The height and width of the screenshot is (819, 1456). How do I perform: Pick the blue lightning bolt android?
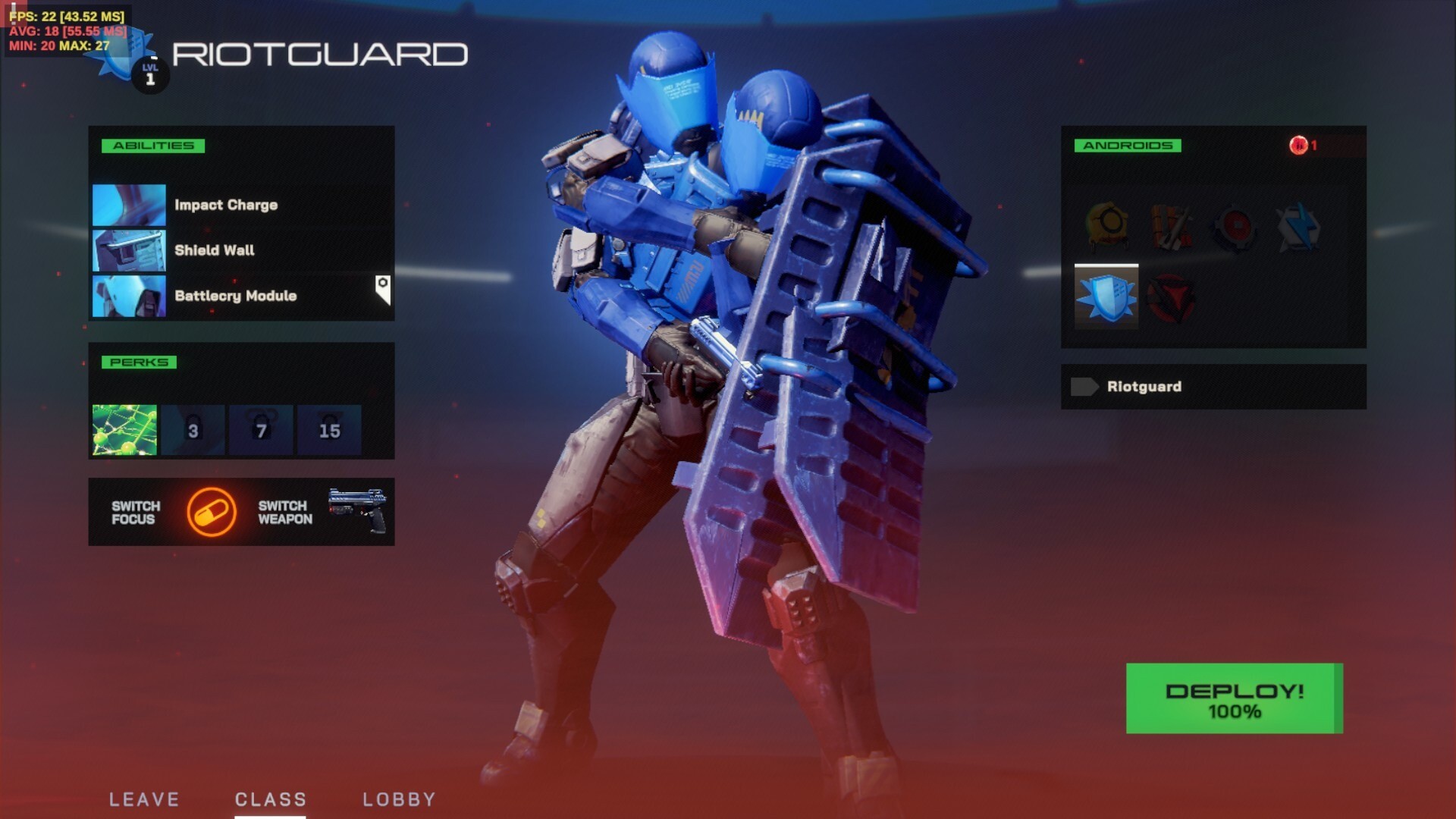(1298, 226)
